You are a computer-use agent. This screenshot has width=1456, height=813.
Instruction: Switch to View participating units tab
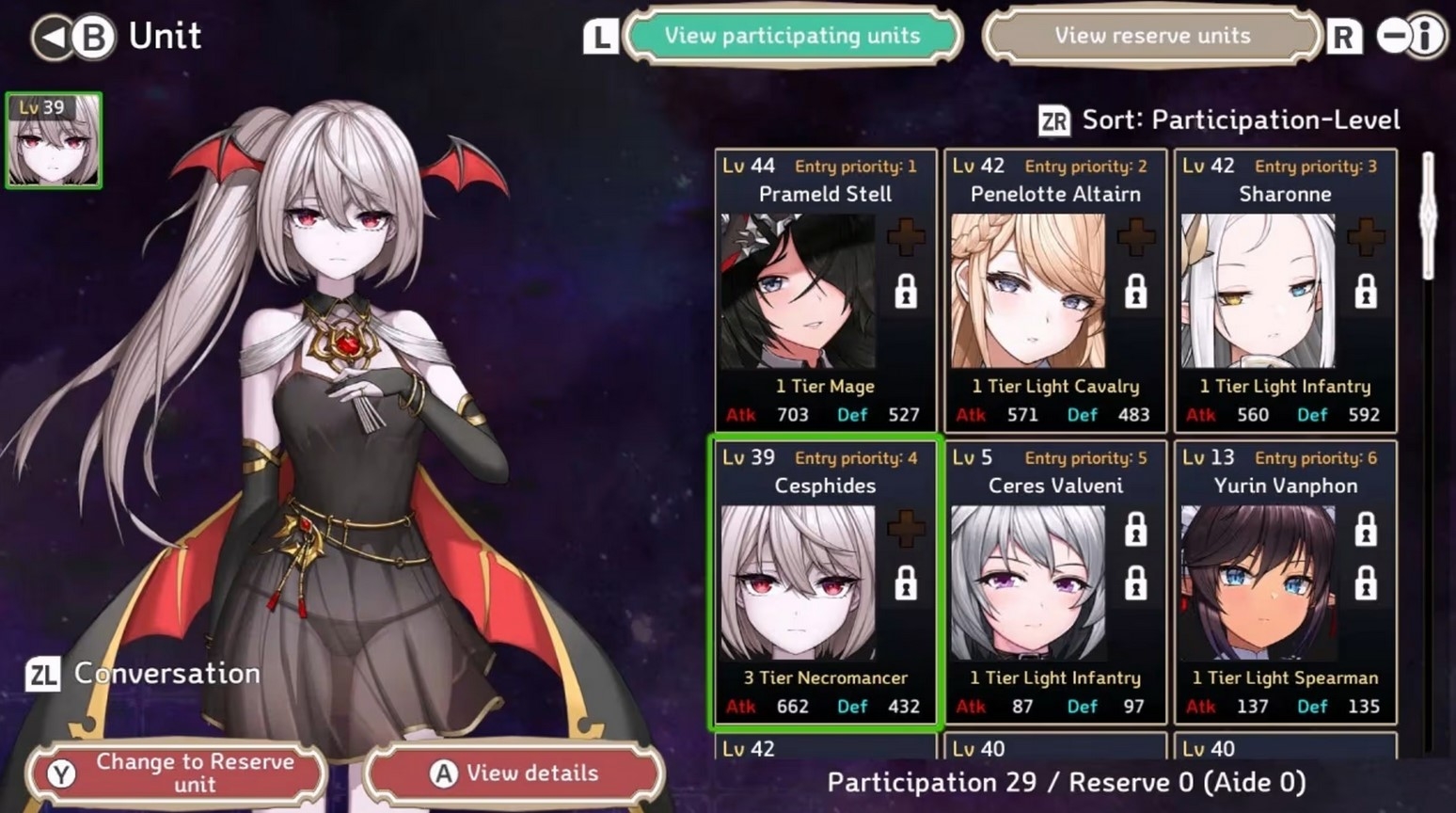coord(792,36)
